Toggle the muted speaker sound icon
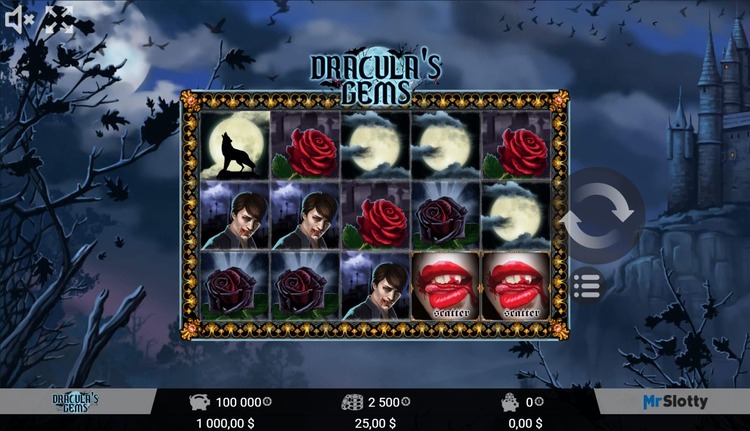Viewport: 750px width, 431px height. coord(20,19)
